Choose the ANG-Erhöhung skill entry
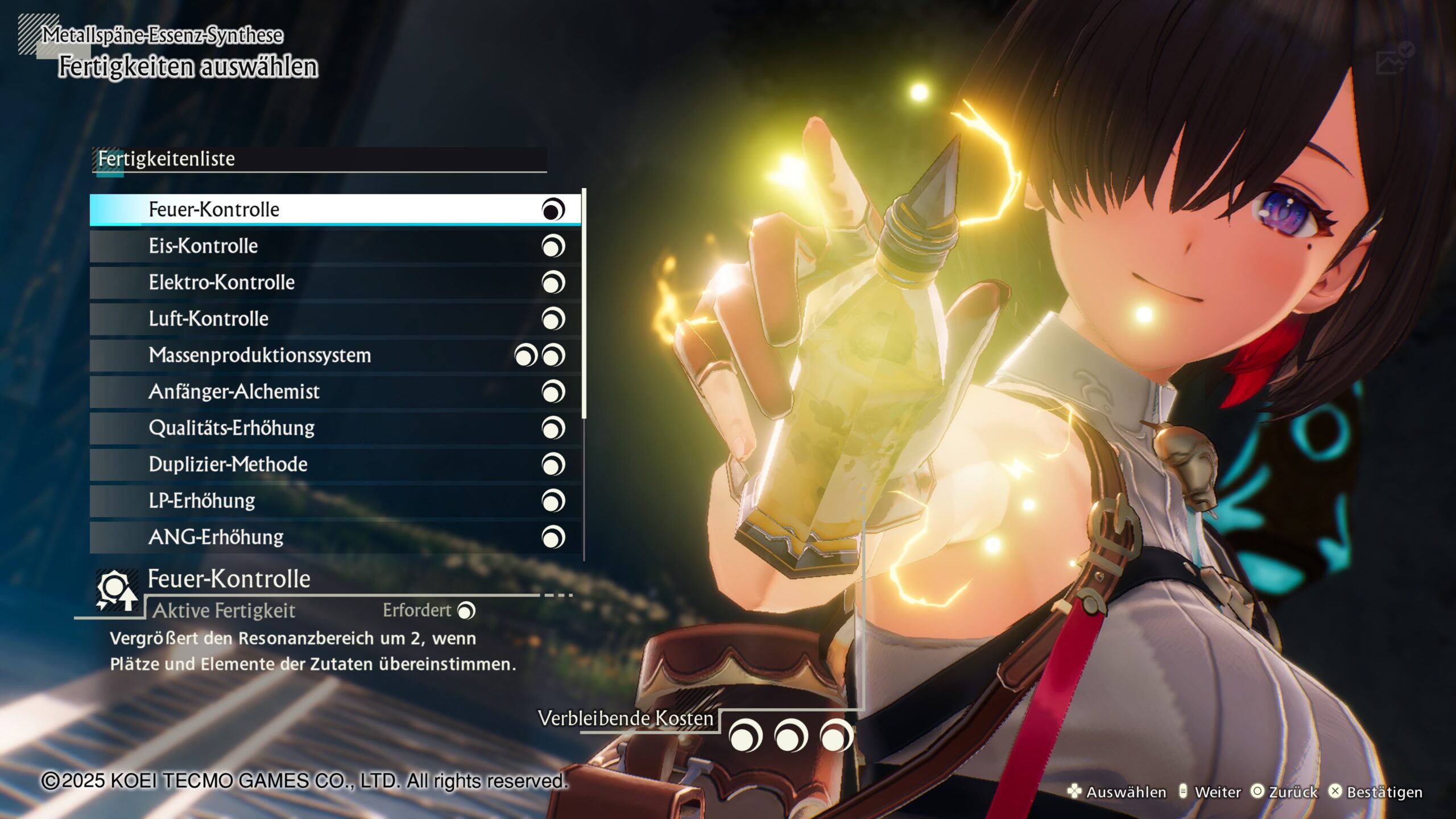 pyautogui.click(x=336, y=537)
